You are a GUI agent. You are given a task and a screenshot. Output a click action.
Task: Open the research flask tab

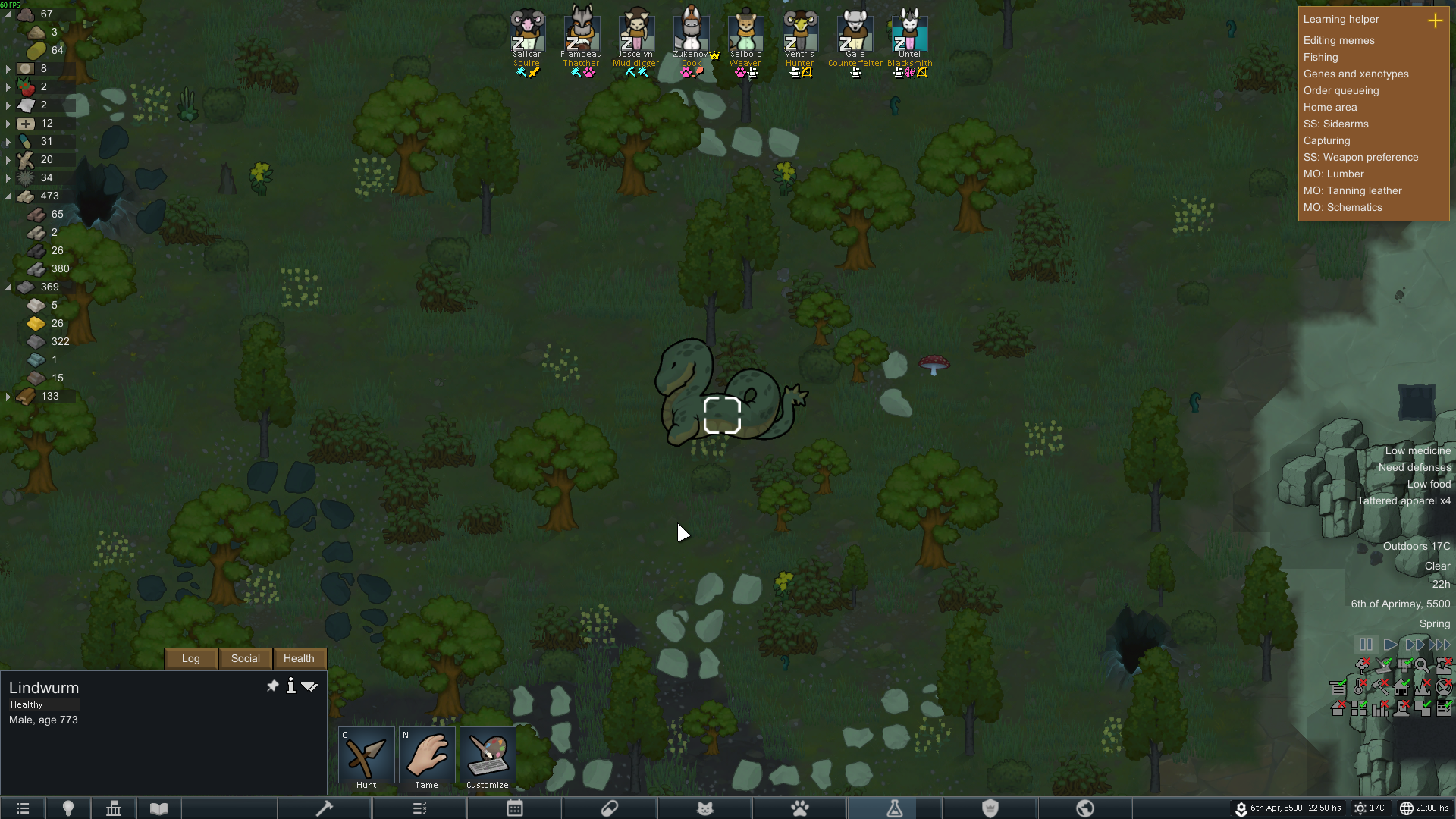pyautogui.click(x=895, y=808)
